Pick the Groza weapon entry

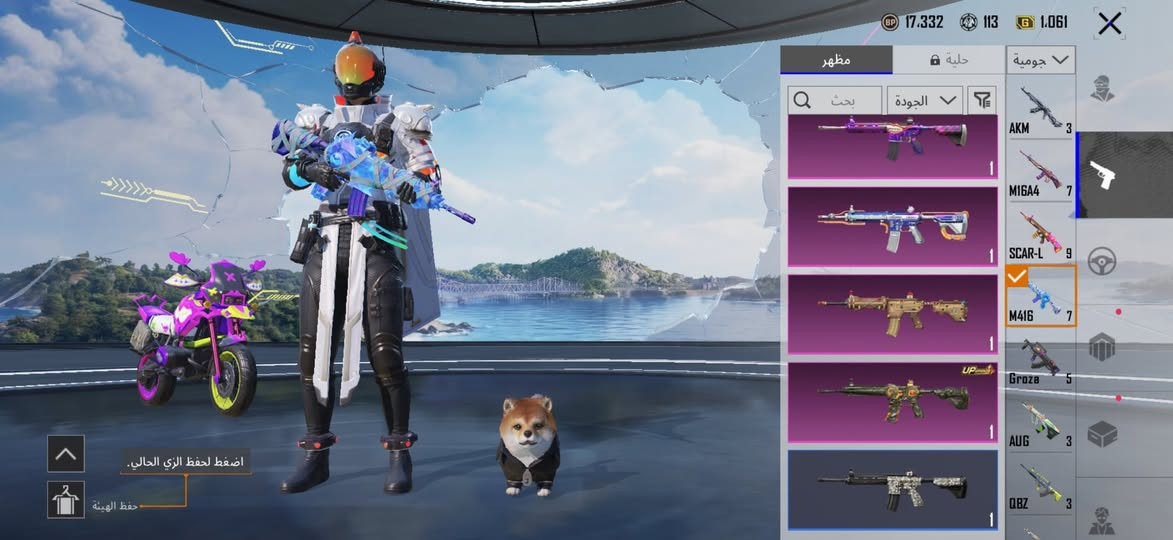point(1040,360)
